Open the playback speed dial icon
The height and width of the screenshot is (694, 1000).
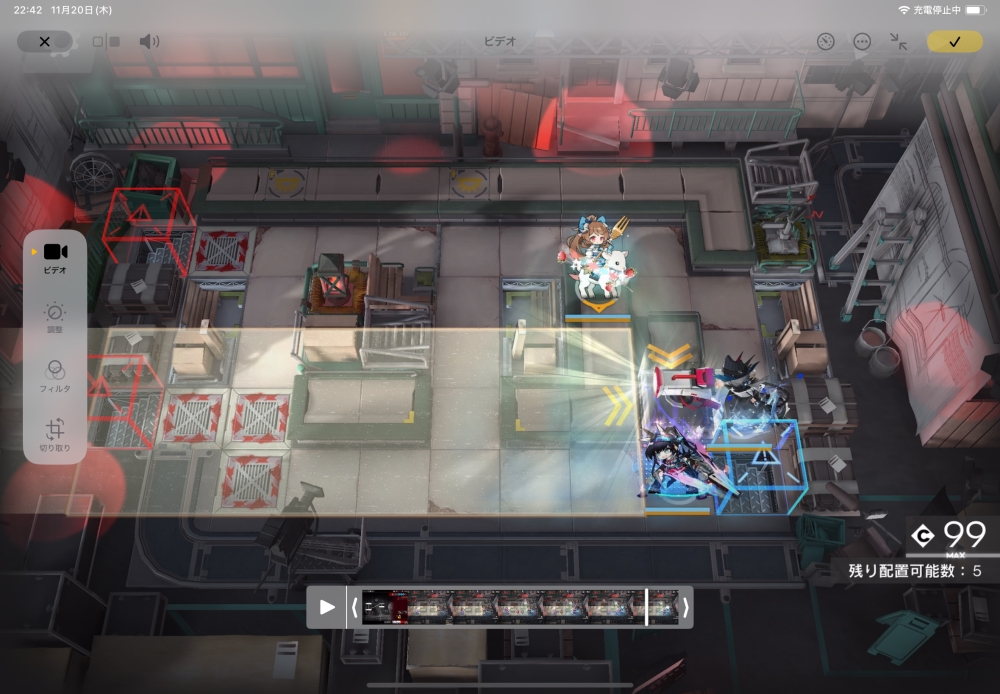pos(825,41)
